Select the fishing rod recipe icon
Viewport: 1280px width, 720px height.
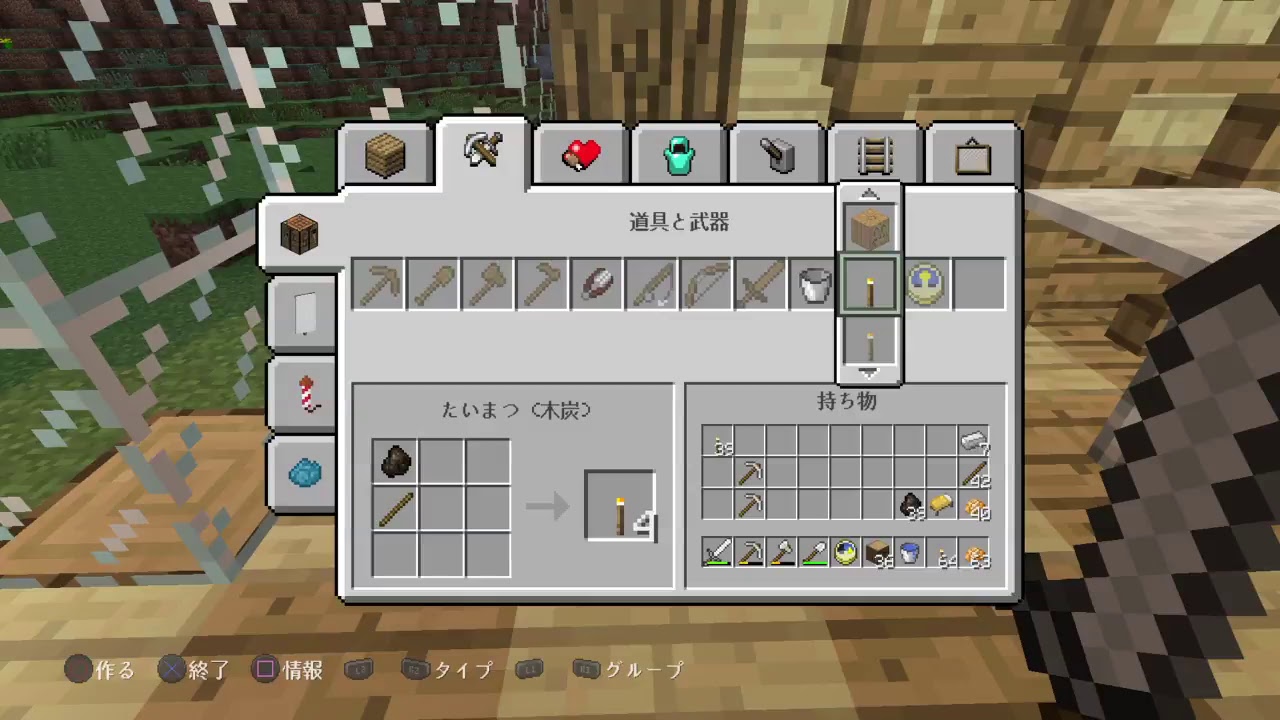point(651,284)
